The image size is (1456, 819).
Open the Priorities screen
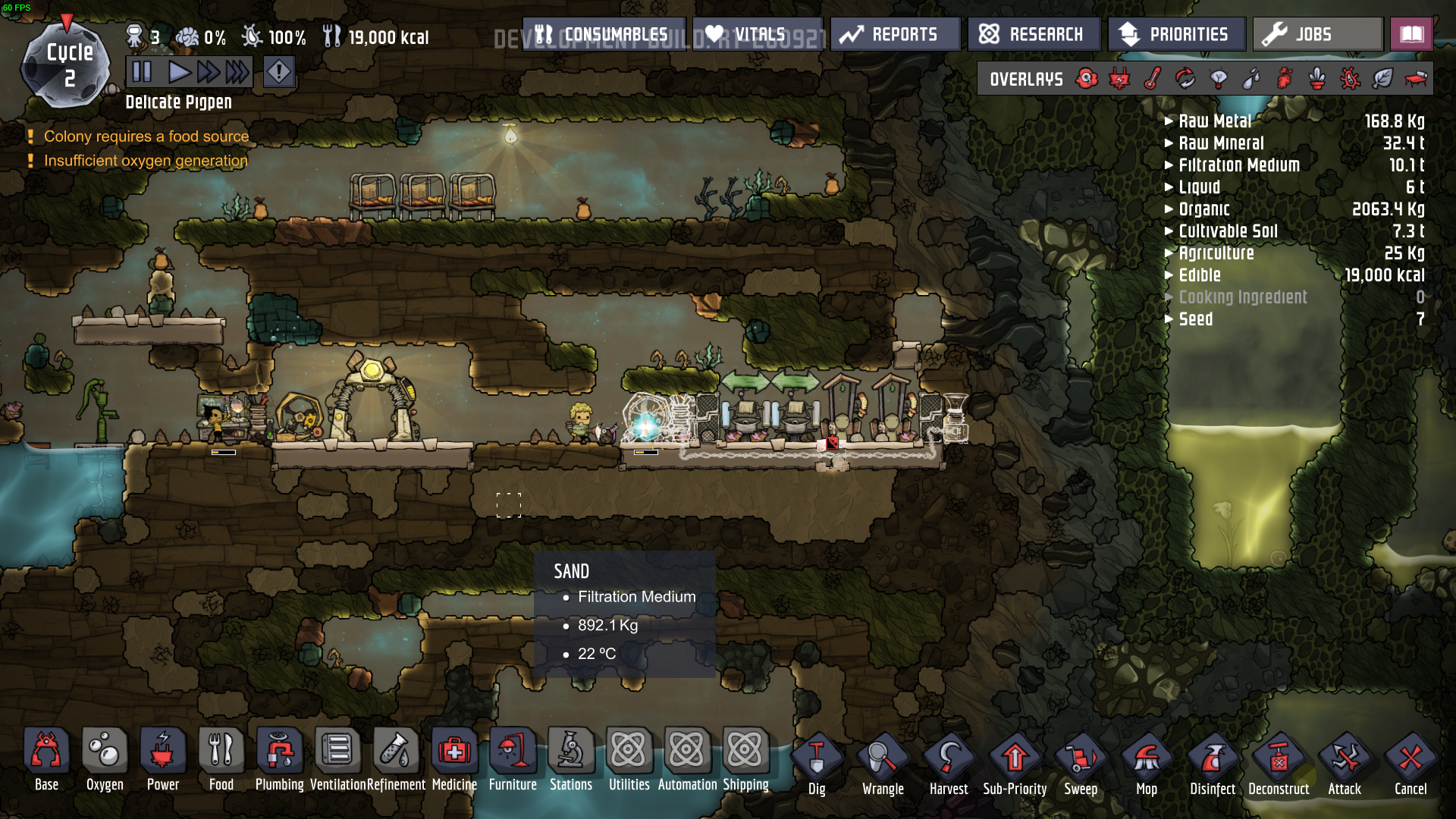coord(1175,34)
